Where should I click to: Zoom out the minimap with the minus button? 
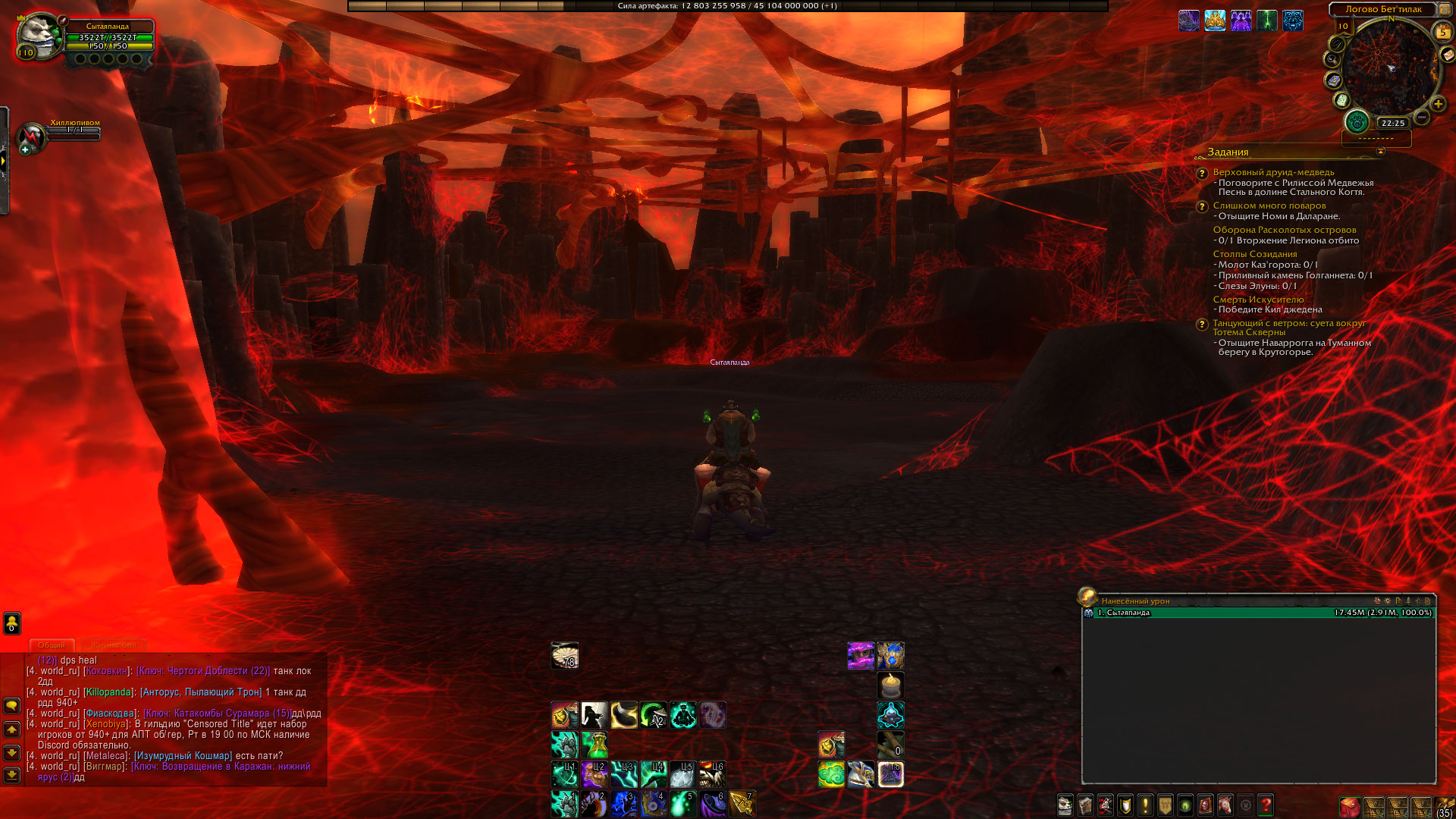[x=1422, y=117]
